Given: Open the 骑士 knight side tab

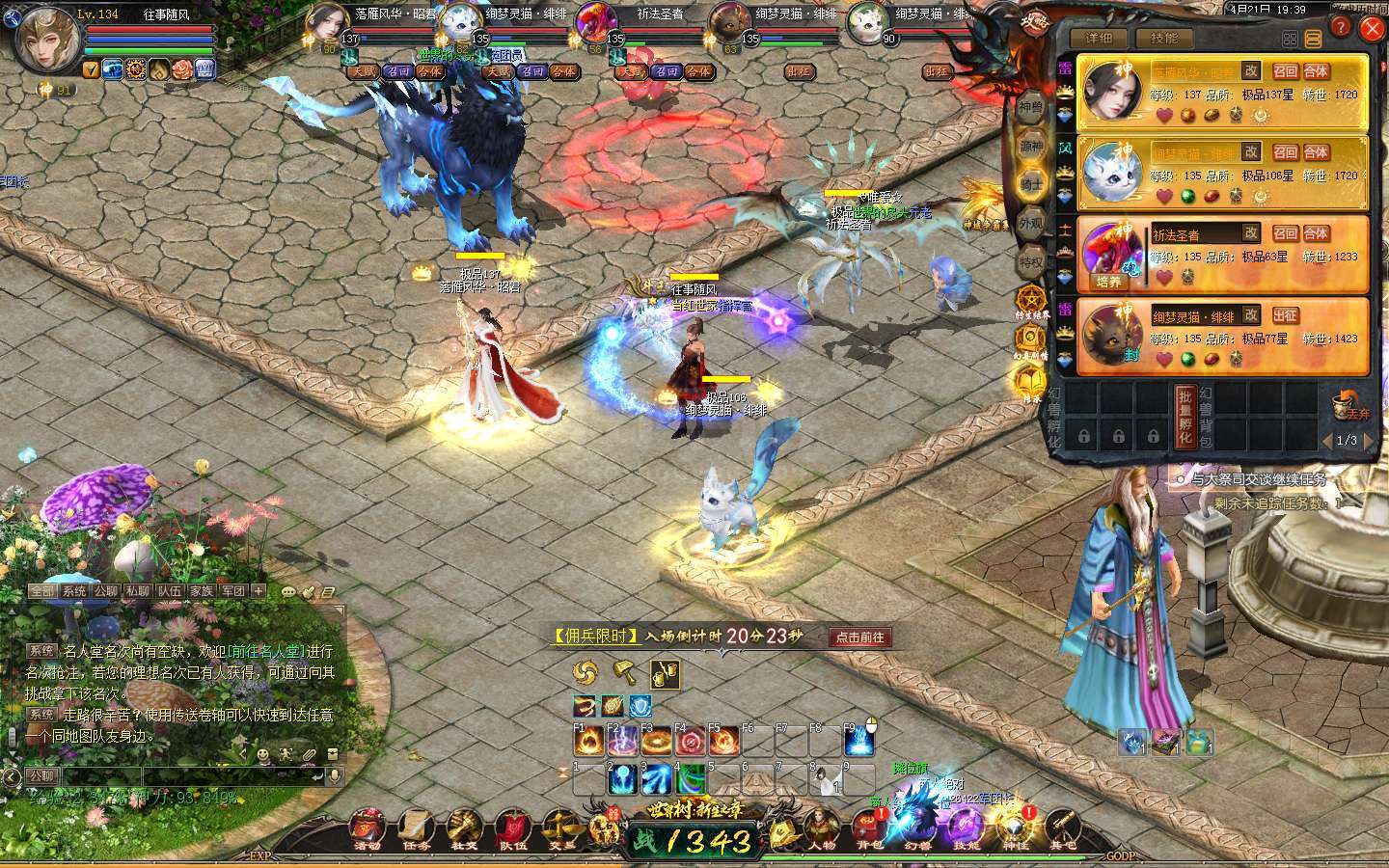Looking at the screenshot, I should pos(1031,185).
